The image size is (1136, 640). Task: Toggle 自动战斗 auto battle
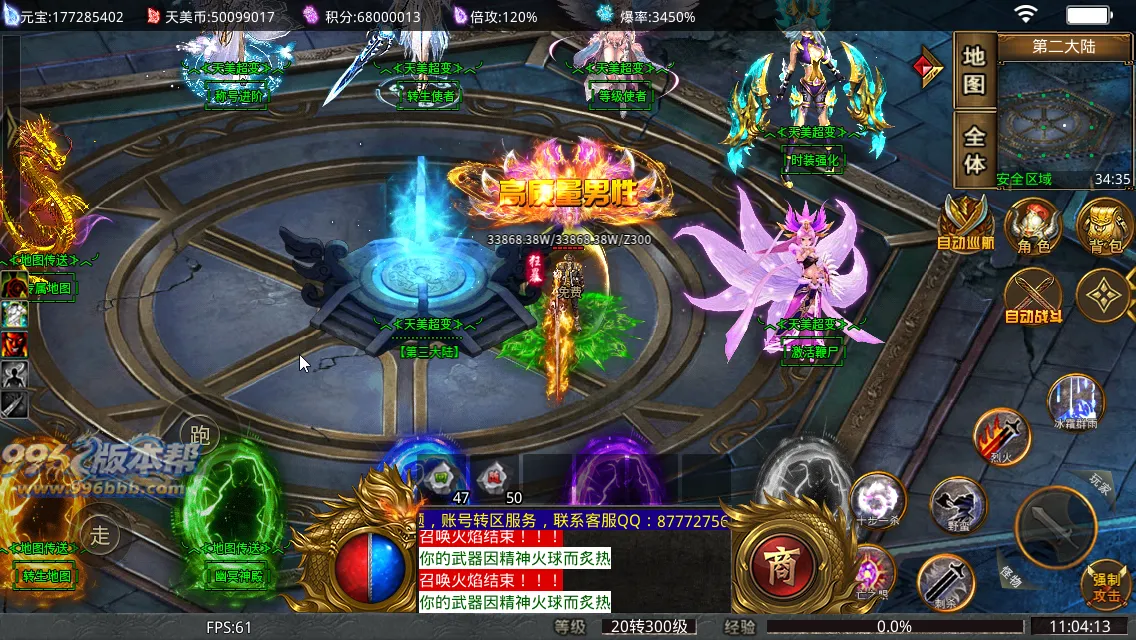[1033, 297]
